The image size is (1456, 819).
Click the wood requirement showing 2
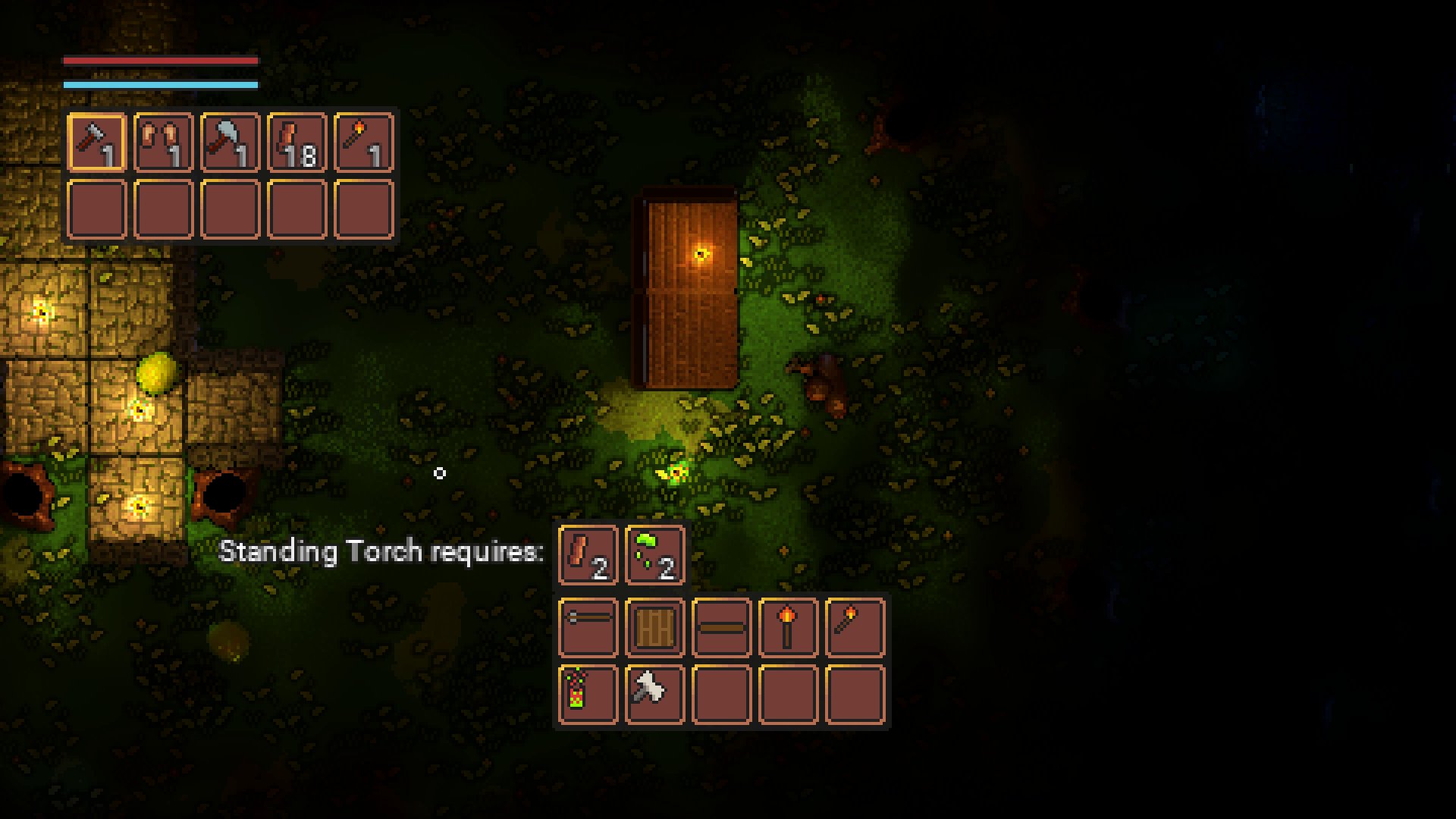tap(588, 556)
